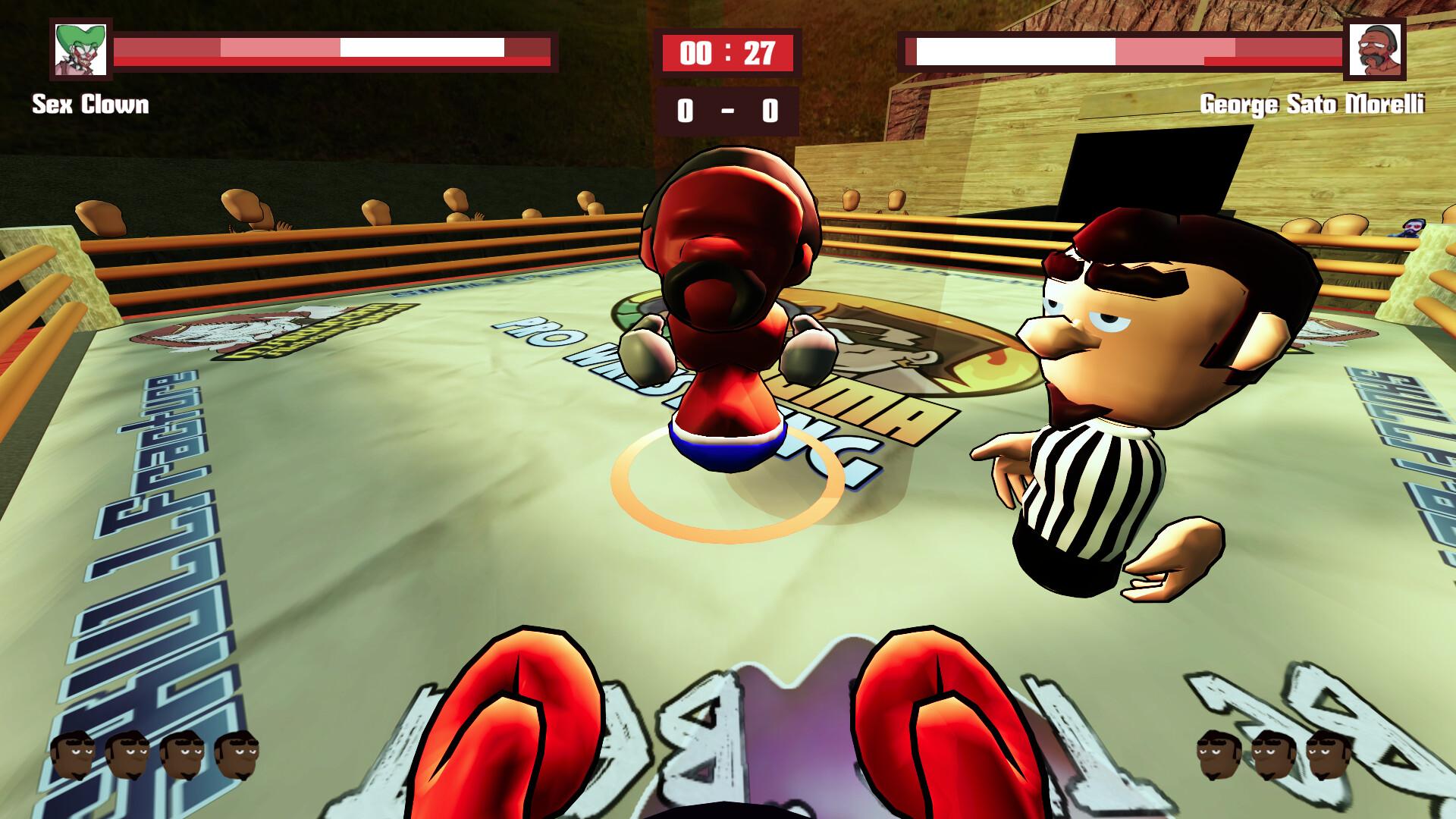Click the Sex Clown name label
1456x819 pixels.
[91, 106]
